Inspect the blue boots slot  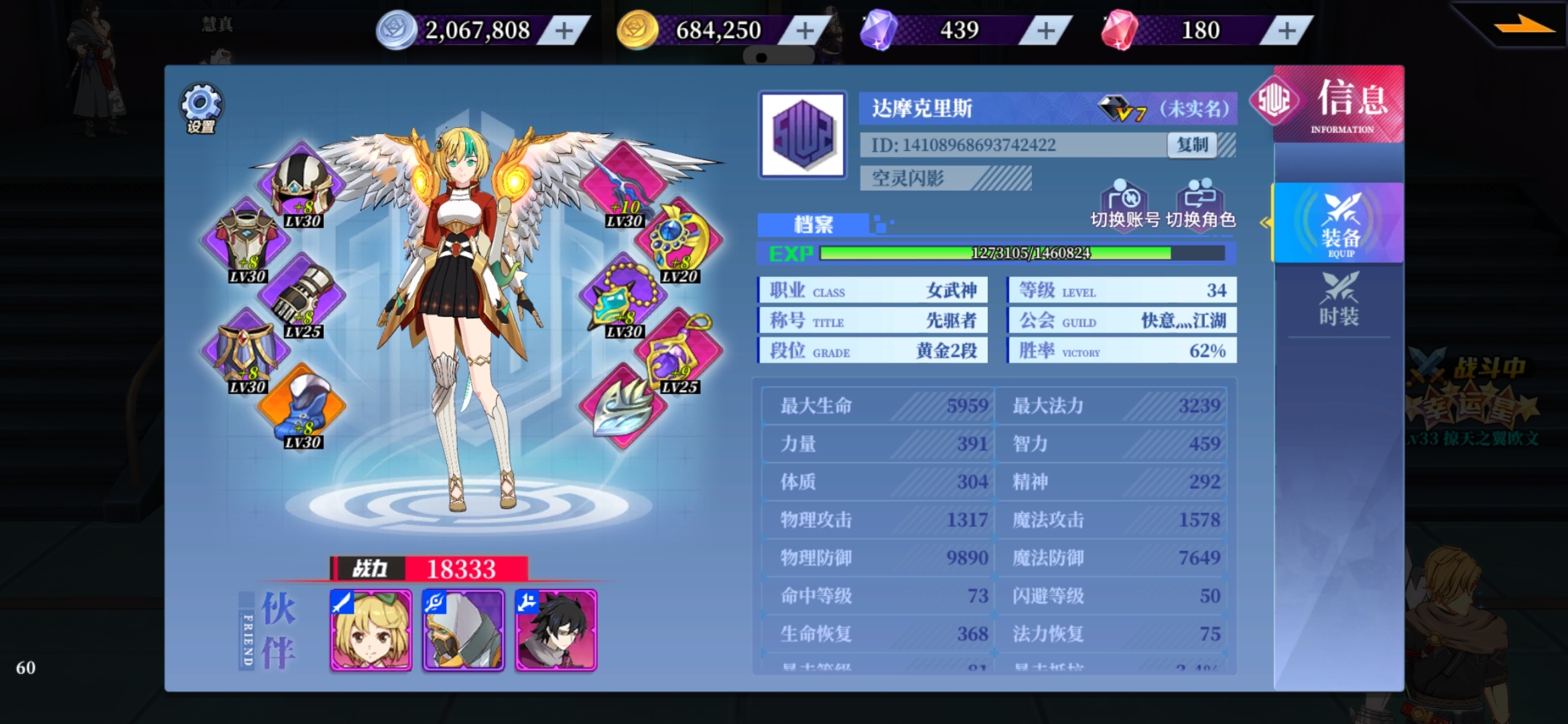302,407
